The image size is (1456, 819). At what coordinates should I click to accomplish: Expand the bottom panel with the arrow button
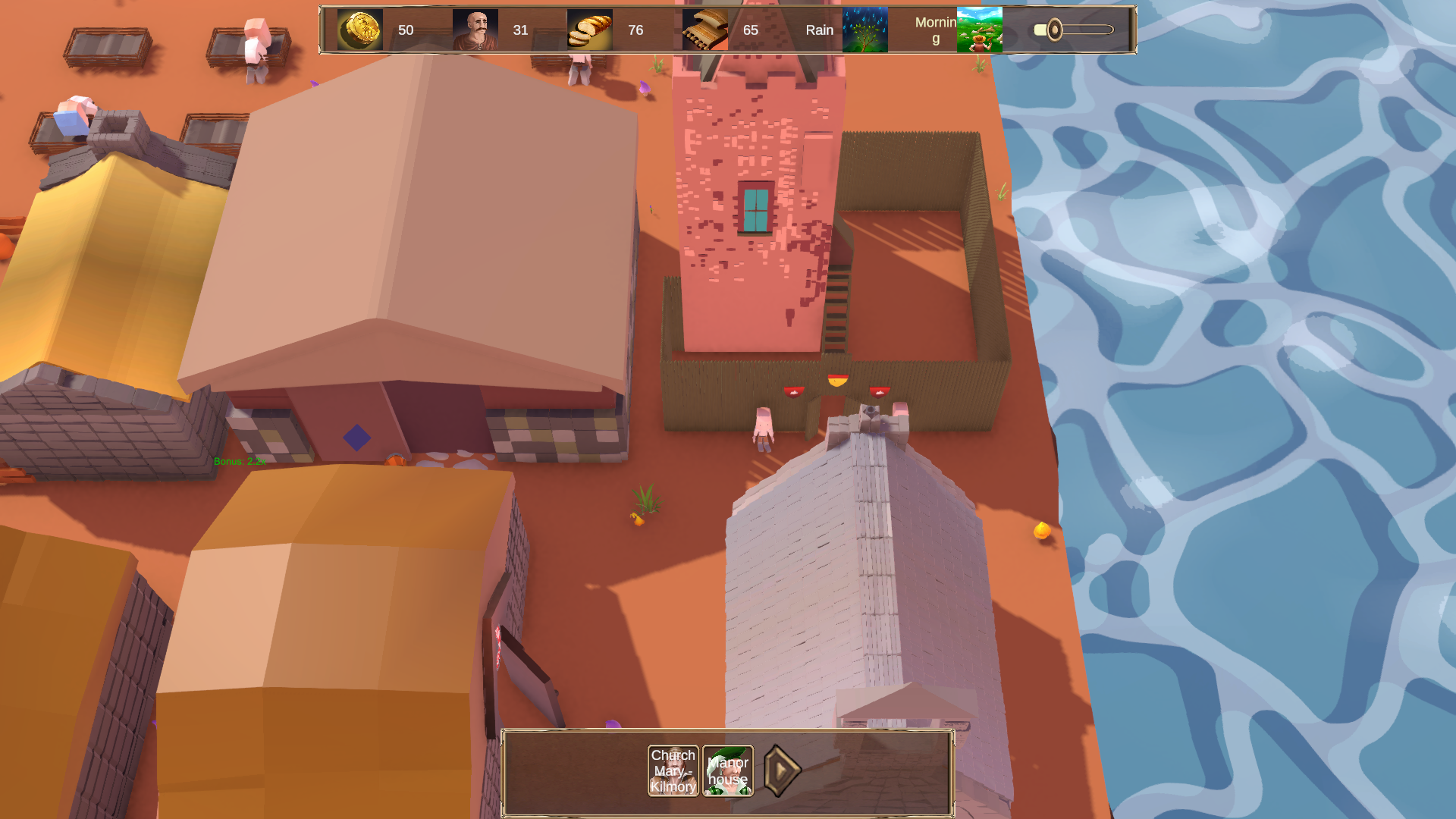coord(782,772)
